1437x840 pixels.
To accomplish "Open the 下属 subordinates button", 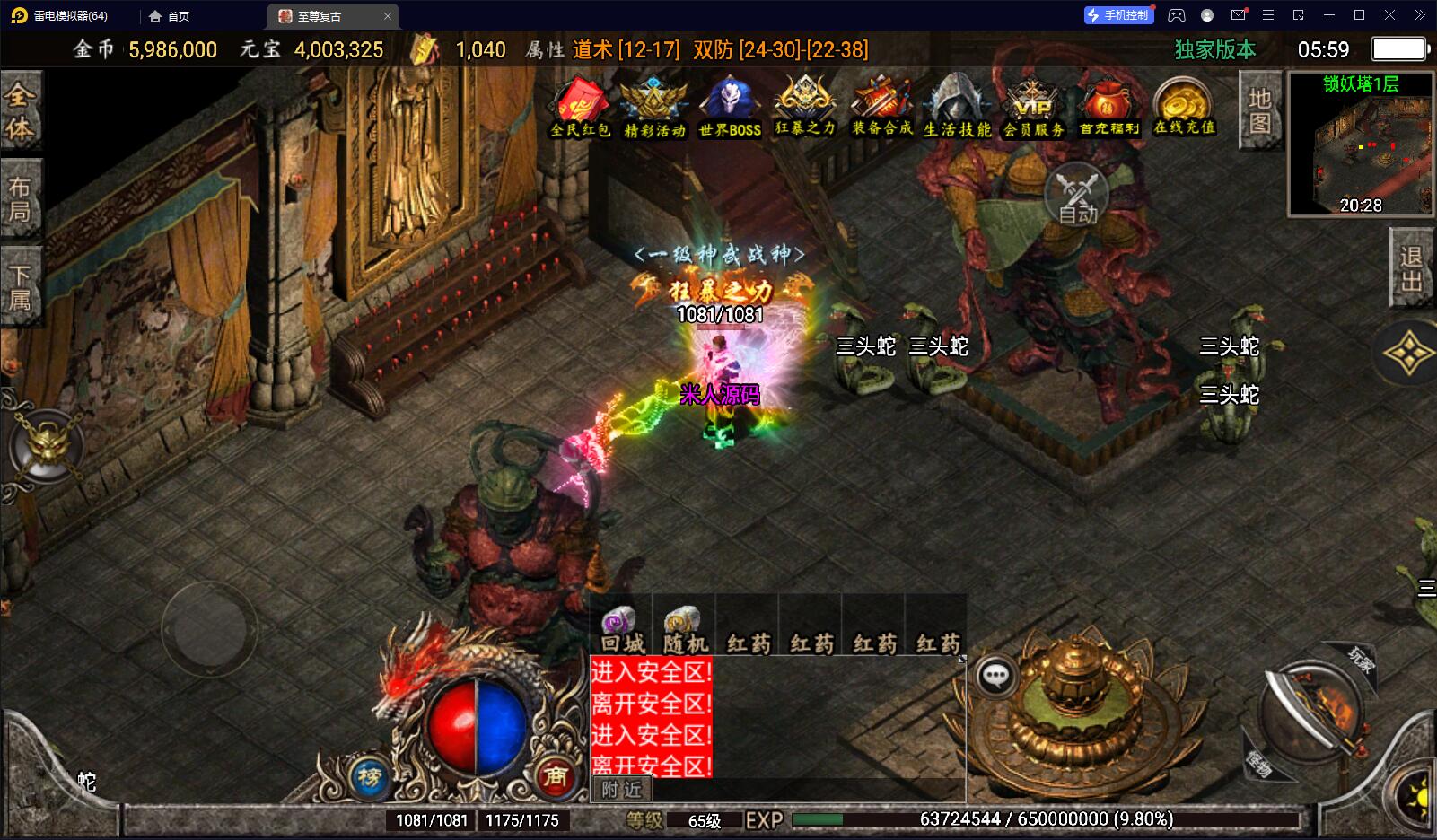I will [x=21, y=287].
